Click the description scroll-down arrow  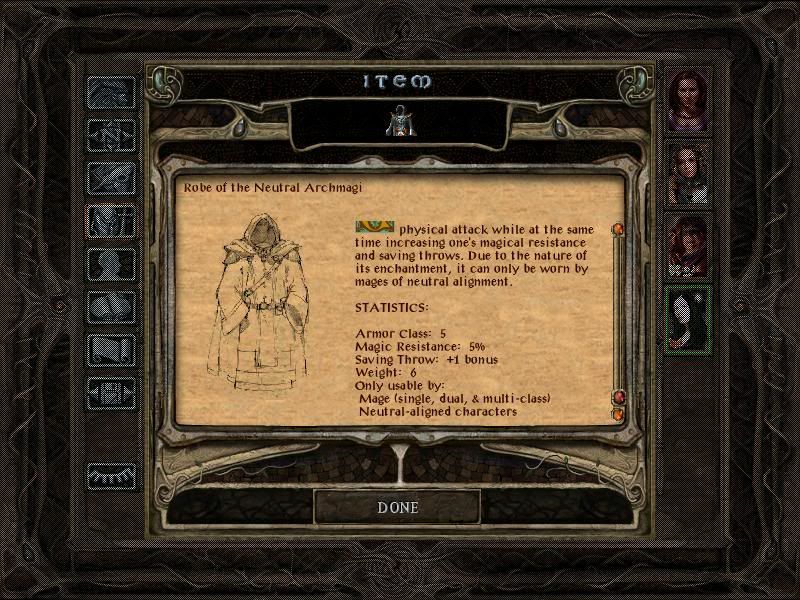click(618, 413)
